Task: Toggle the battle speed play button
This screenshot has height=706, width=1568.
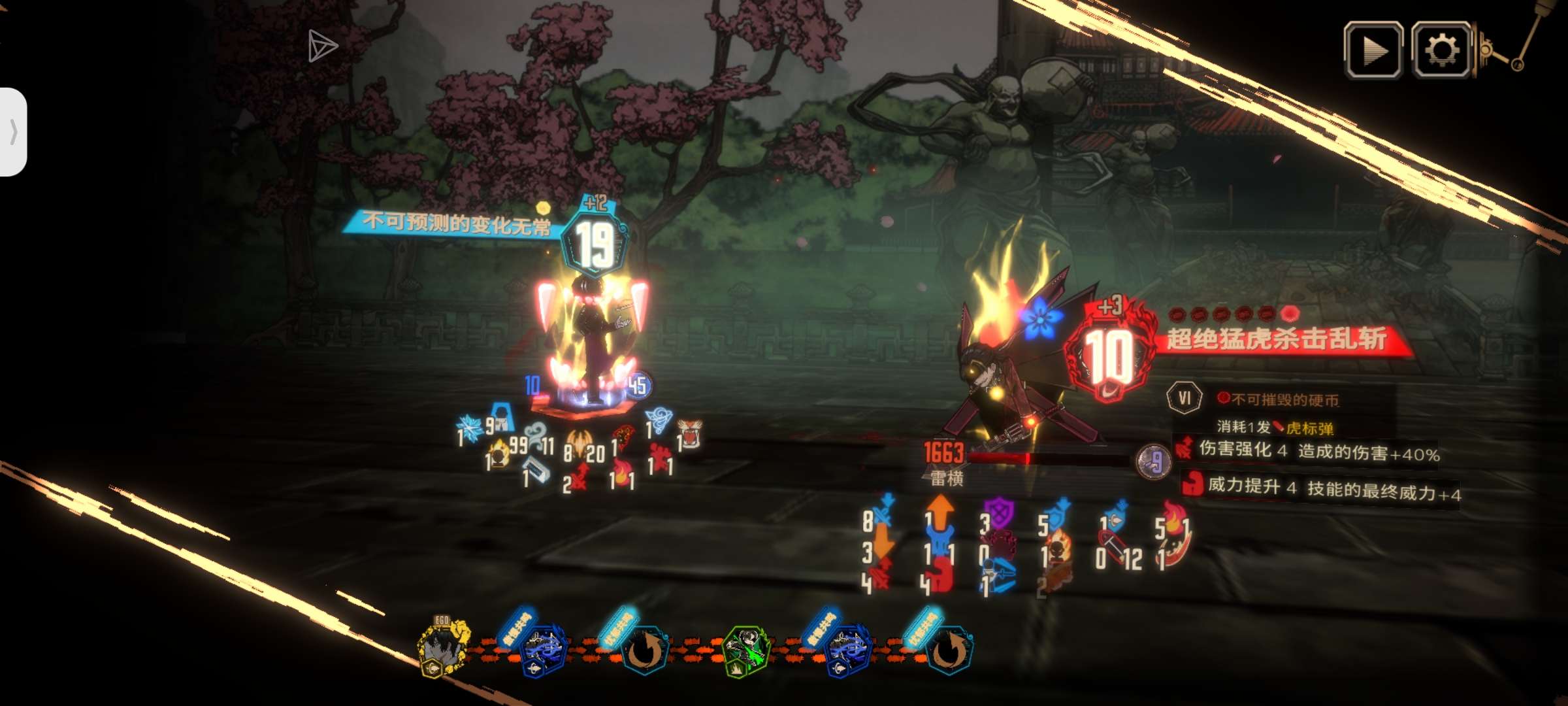Action: pos(1373,50)
